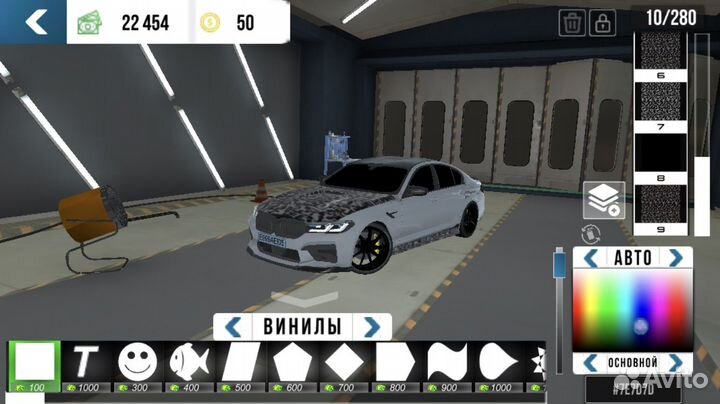
Task: Click the hex color code field
Action: (x=632, y=387)
